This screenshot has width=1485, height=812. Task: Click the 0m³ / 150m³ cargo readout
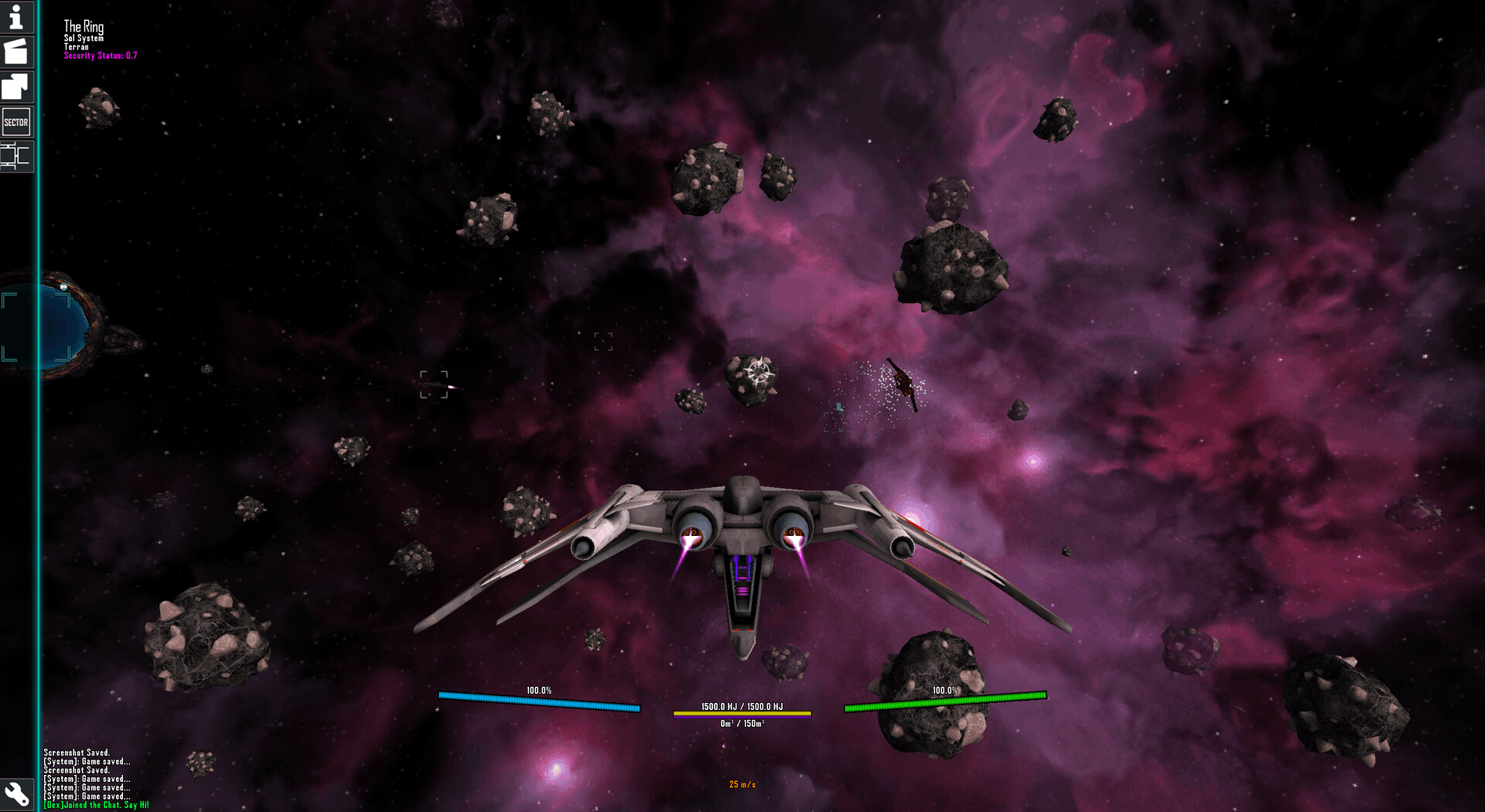742,725
